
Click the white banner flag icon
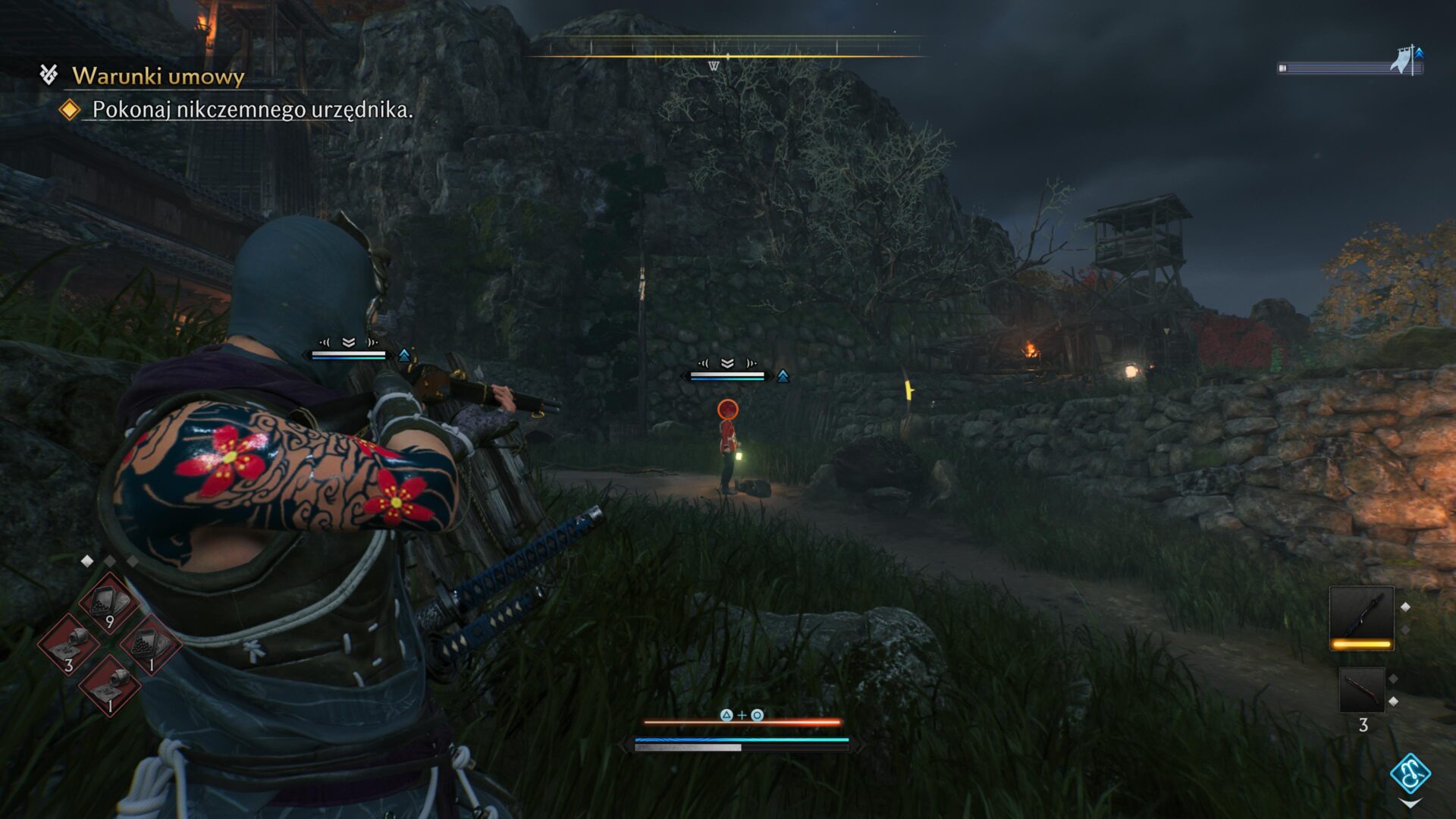1401,61
